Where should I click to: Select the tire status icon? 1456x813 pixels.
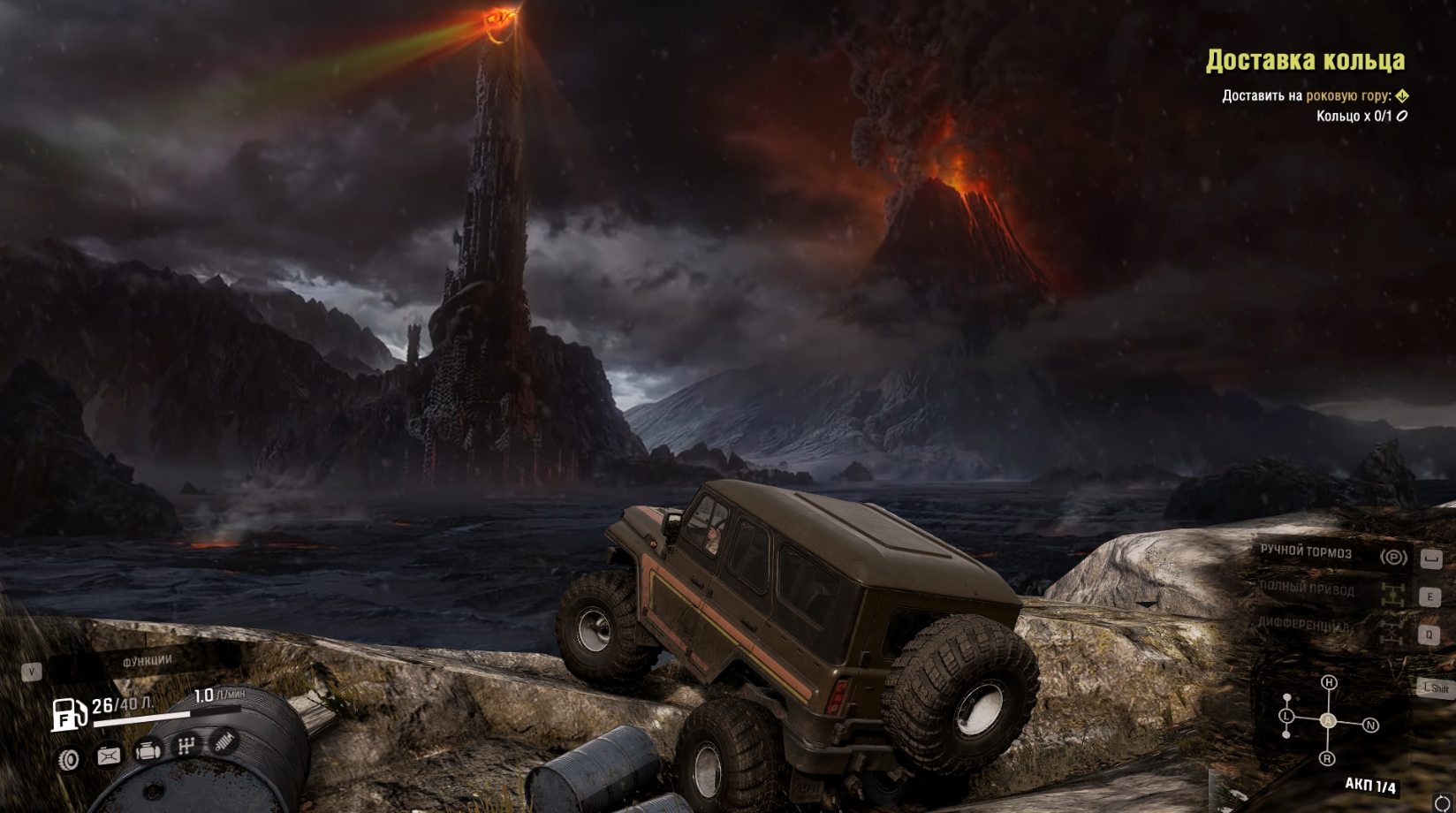point(69,758)
